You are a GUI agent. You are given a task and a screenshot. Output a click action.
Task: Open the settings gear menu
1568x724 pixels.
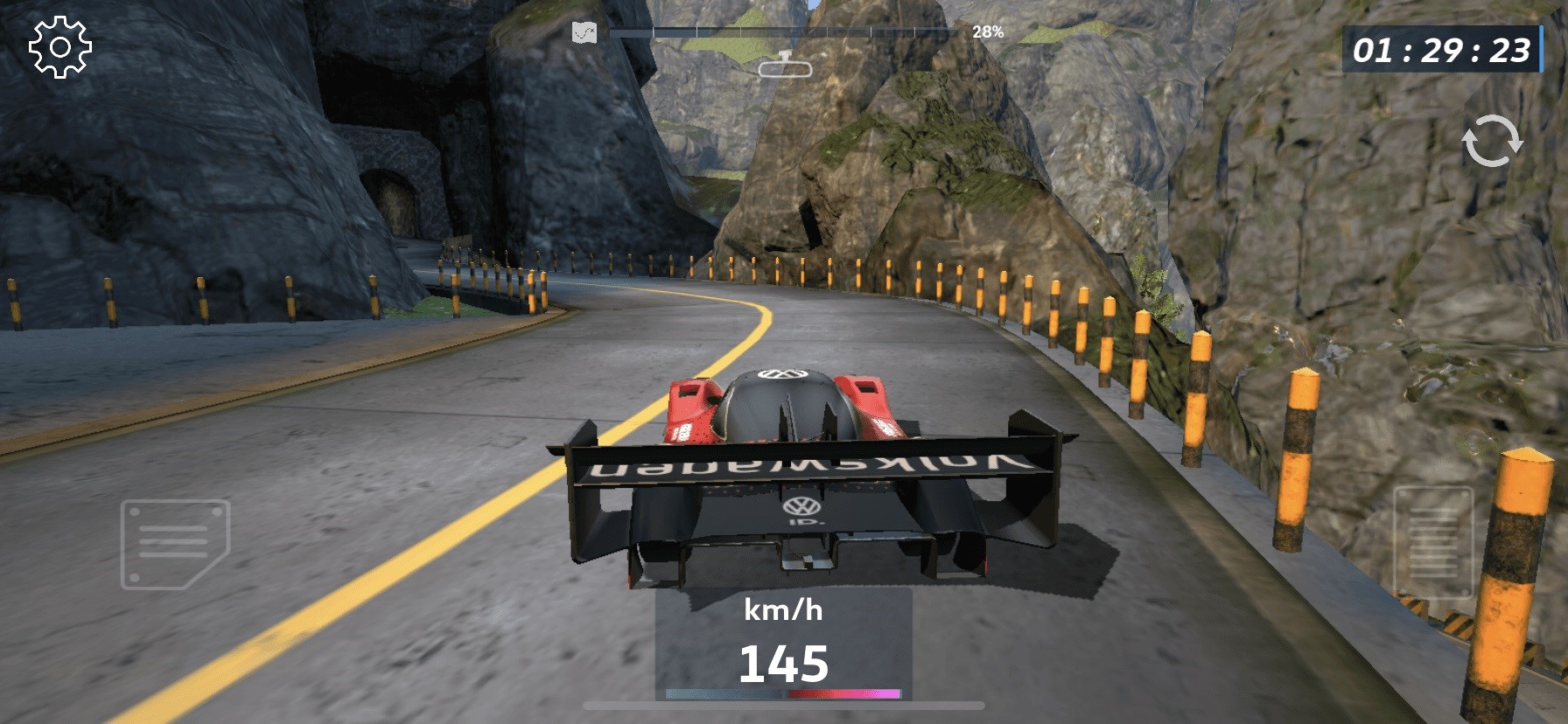click(59, 46)
